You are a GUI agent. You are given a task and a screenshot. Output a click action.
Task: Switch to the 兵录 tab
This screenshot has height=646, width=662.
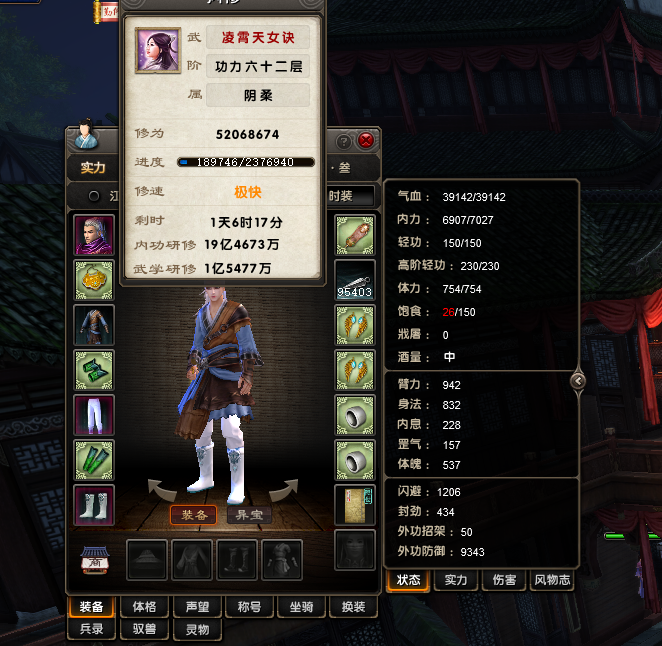coord(92,629)
